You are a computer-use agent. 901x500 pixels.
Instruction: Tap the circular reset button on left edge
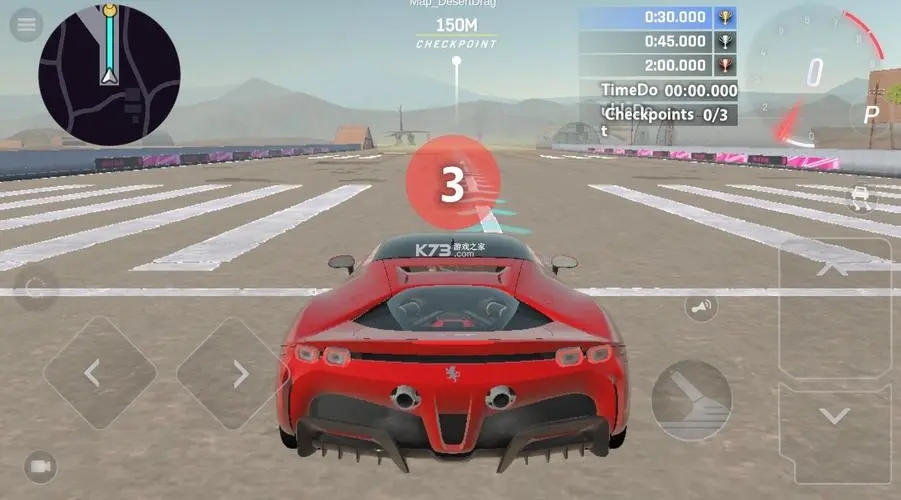[36, 289]
